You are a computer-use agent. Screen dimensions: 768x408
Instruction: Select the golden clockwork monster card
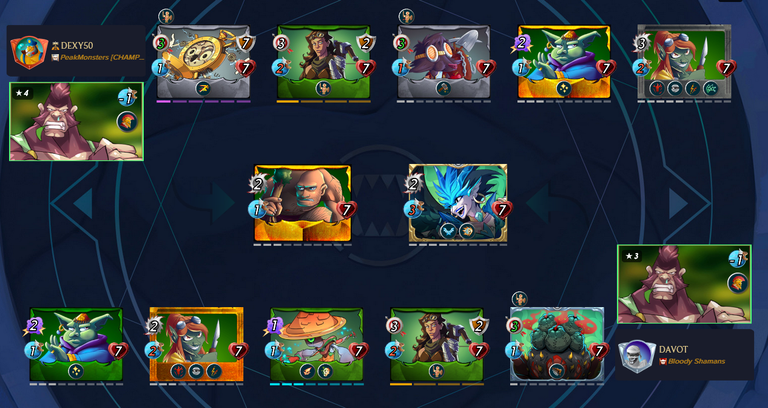pos(204,63)
